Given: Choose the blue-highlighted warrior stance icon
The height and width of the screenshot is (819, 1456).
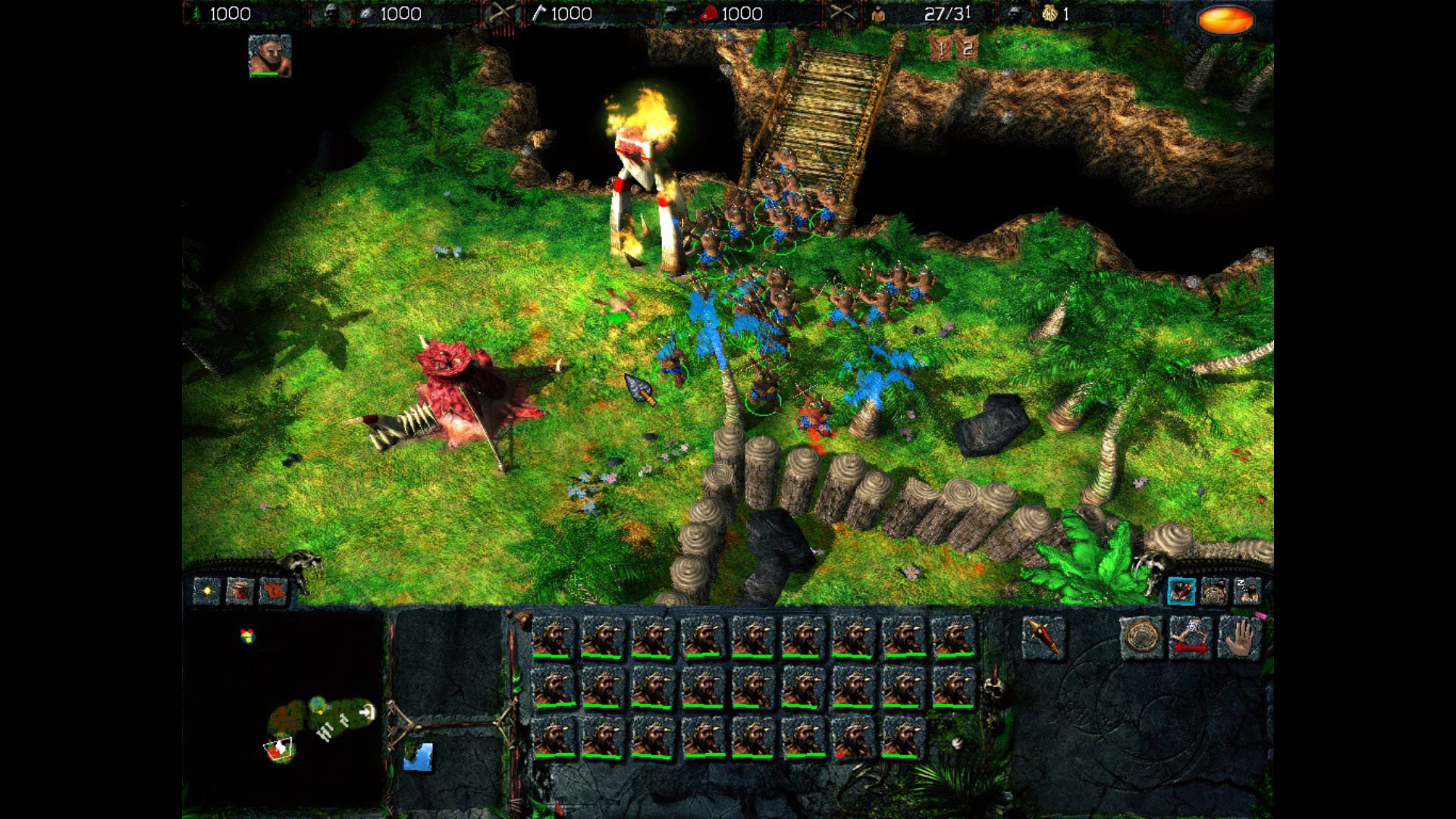Looking at the screenshot, I should click(x=1181, y=591).
